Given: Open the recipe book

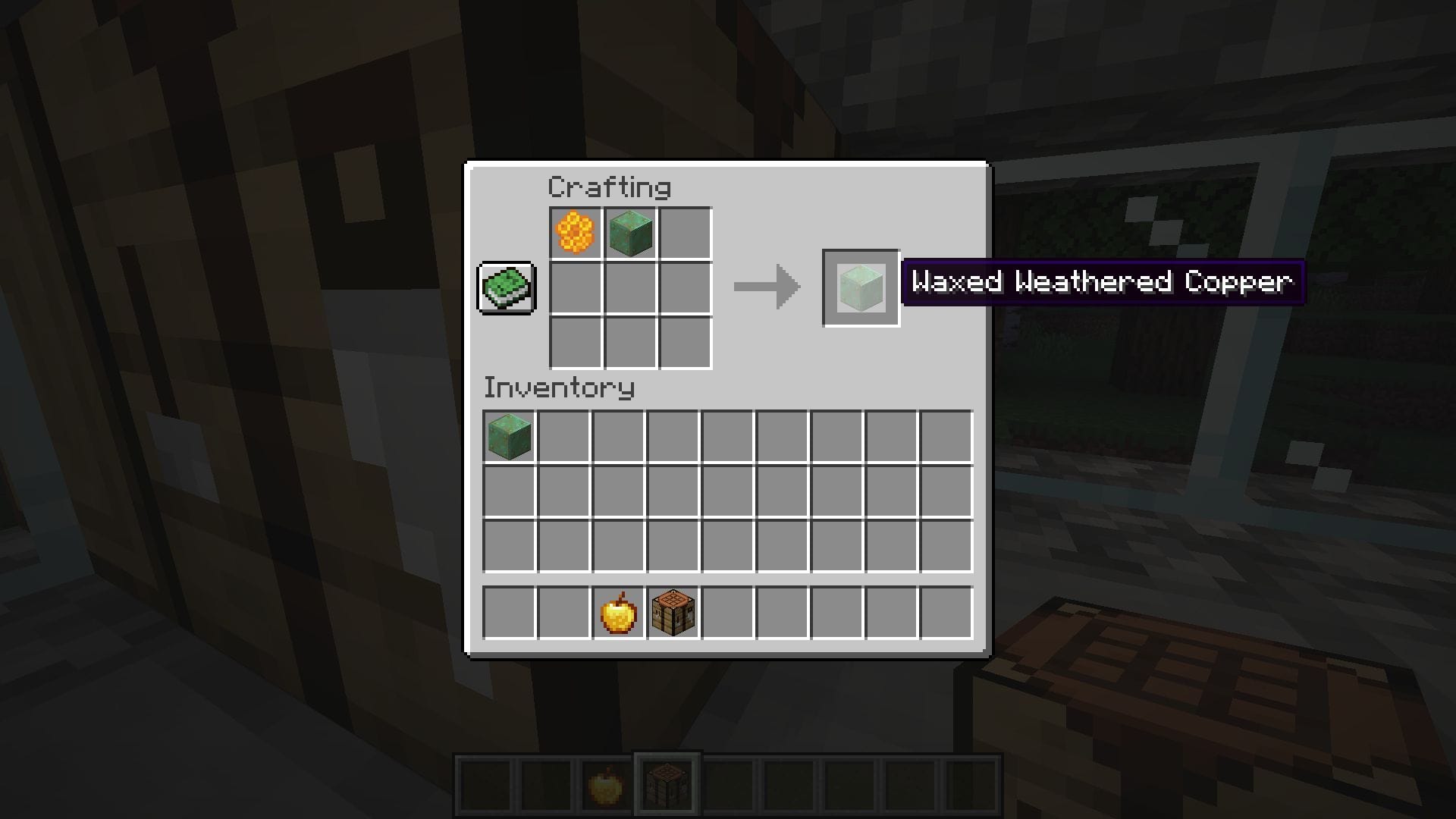Looking at the screenshot, I should point(507,288).
